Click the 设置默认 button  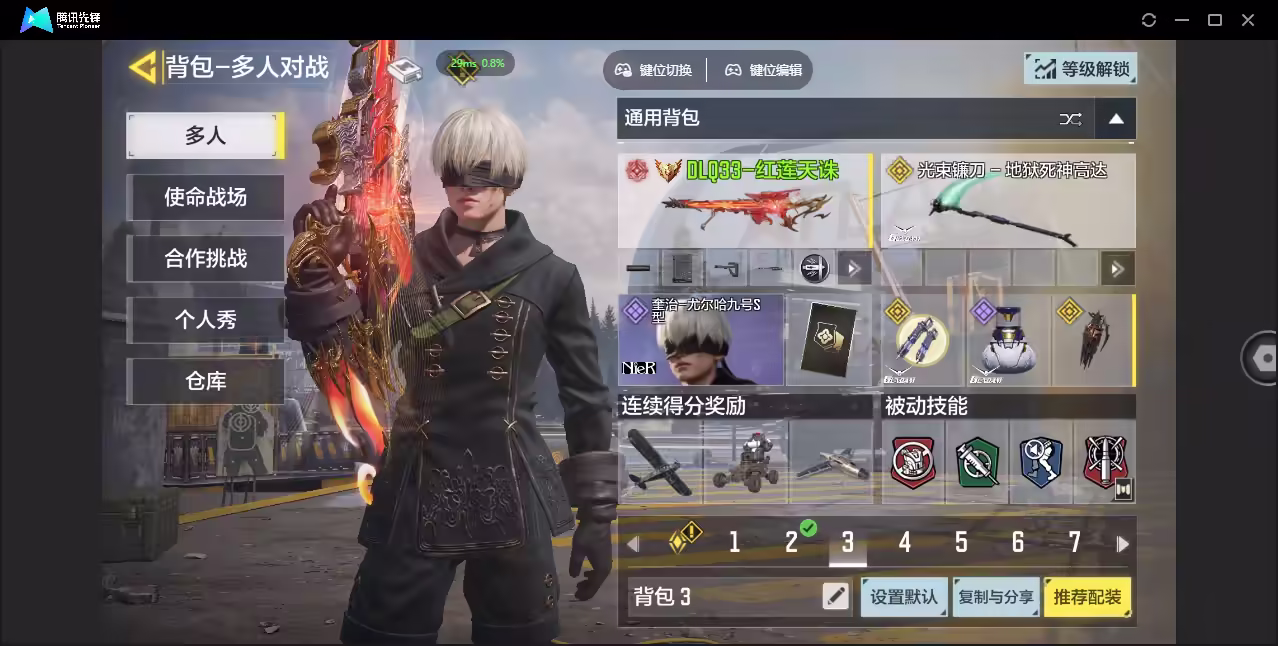coord(904,597)
